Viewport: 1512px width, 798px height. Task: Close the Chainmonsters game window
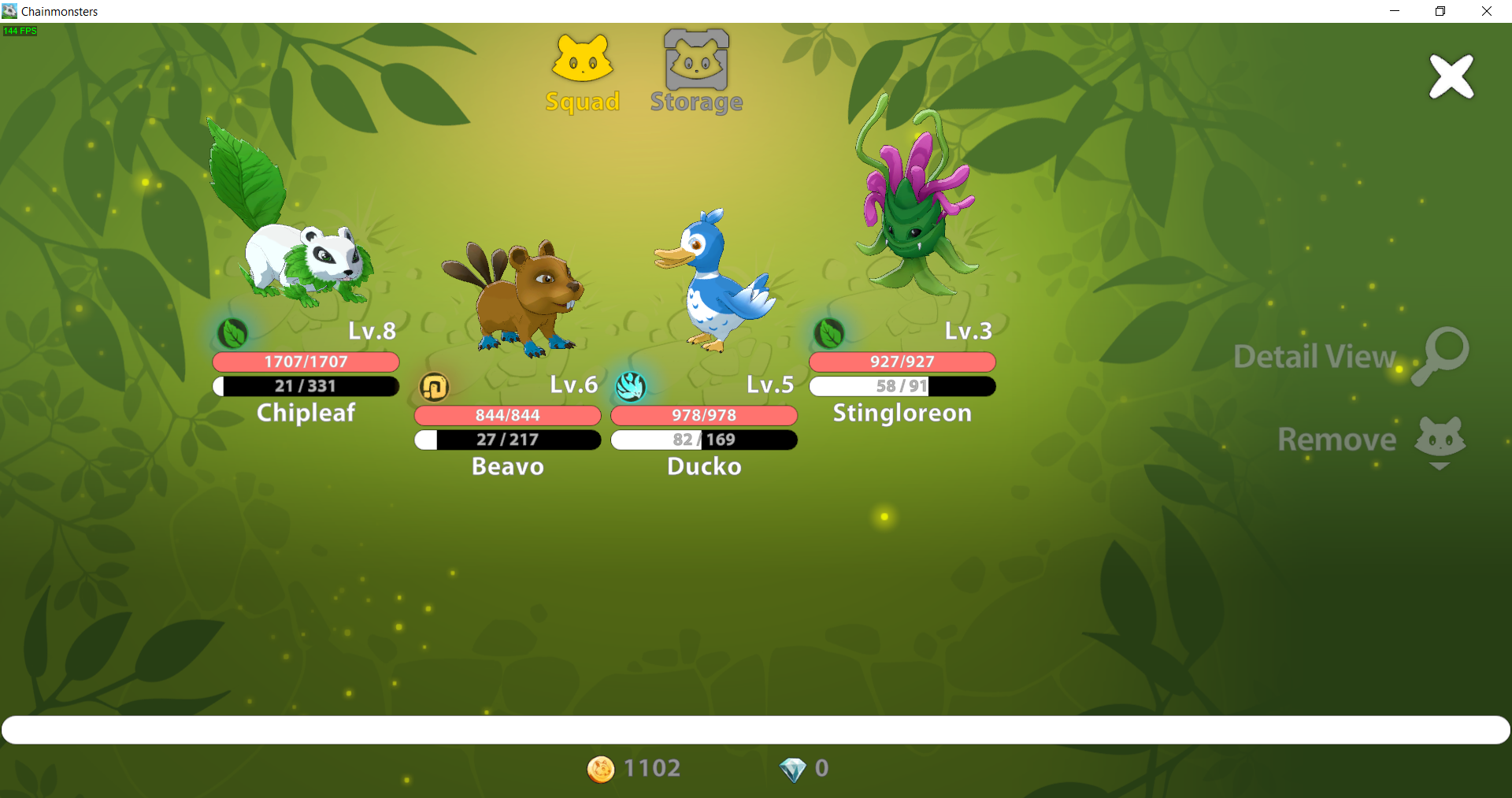[1486, 11]
